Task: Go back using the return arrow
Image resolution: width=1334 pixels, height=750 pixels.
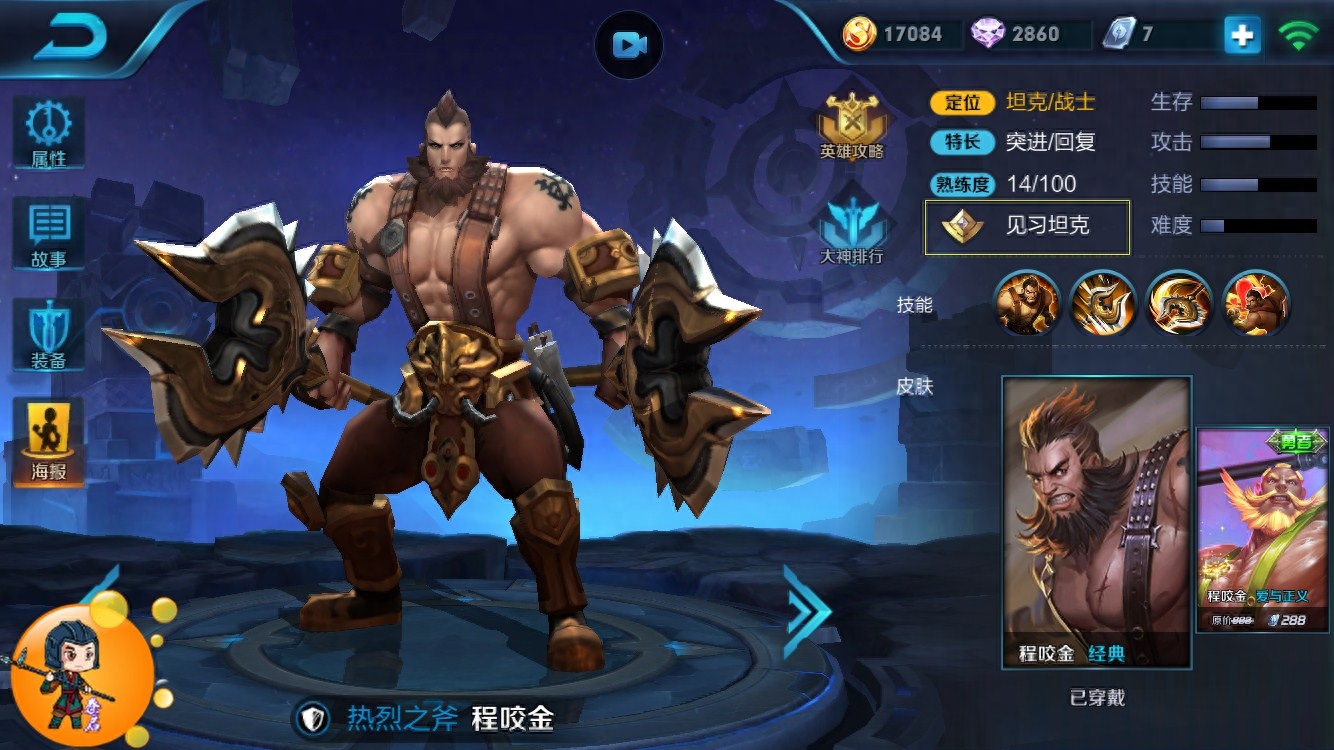Action: (70, 36)
